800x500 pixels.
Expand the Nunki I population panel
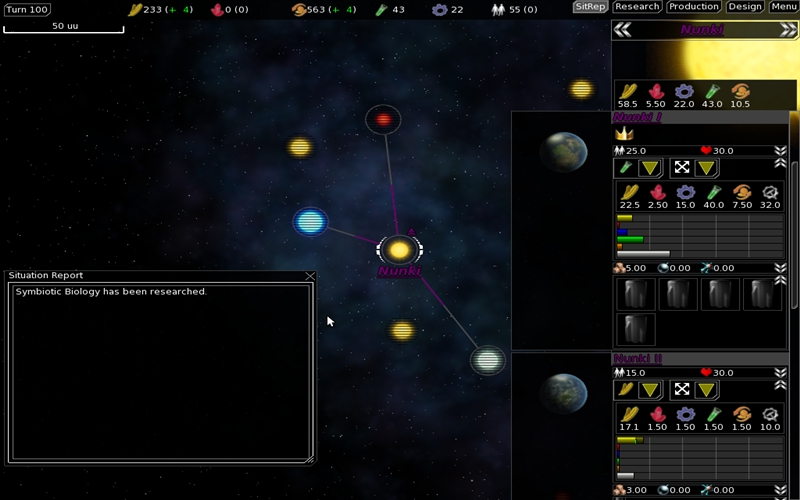[x=780, y=151]
